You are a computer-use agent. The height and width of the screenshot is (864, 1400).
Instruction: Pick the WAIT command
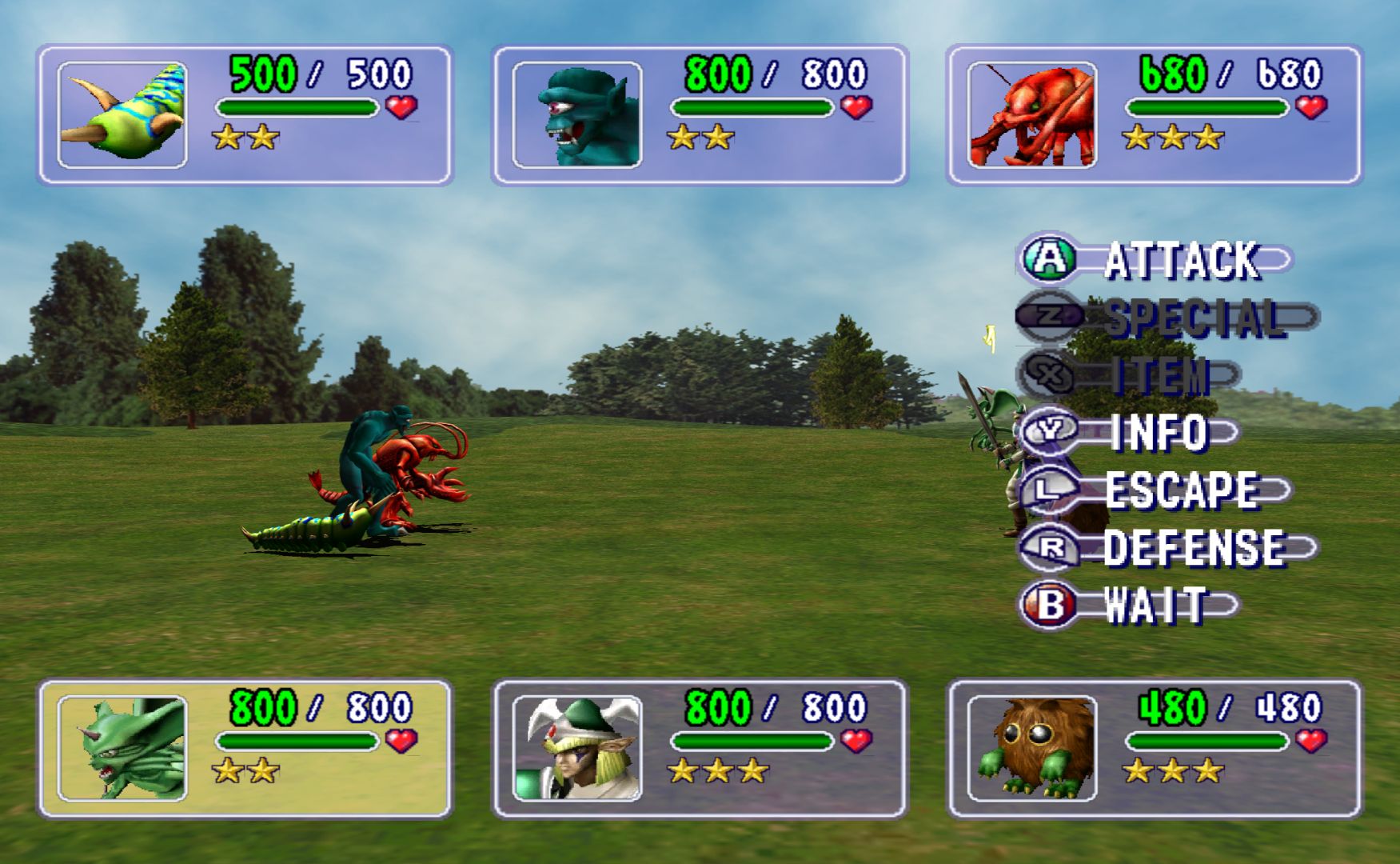(1129, 606)
